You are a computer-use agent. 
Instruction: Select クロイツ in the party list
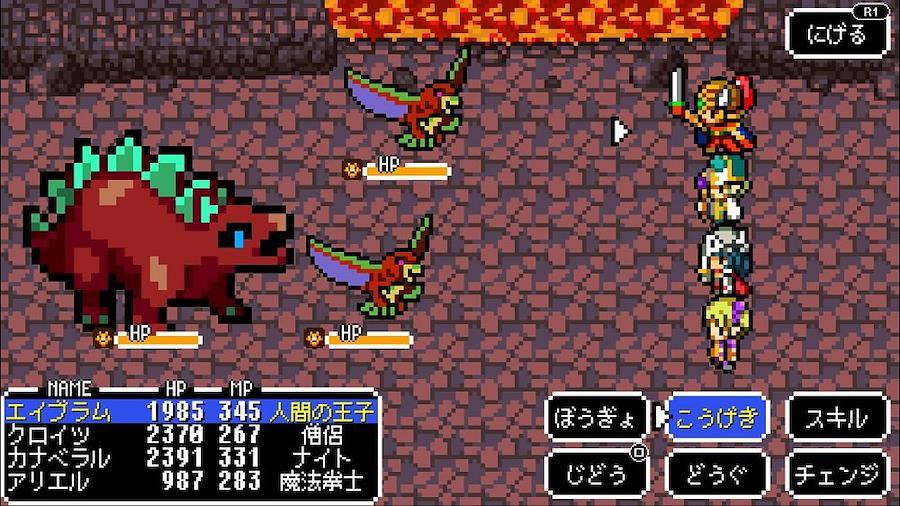click(x=190, y=434)
